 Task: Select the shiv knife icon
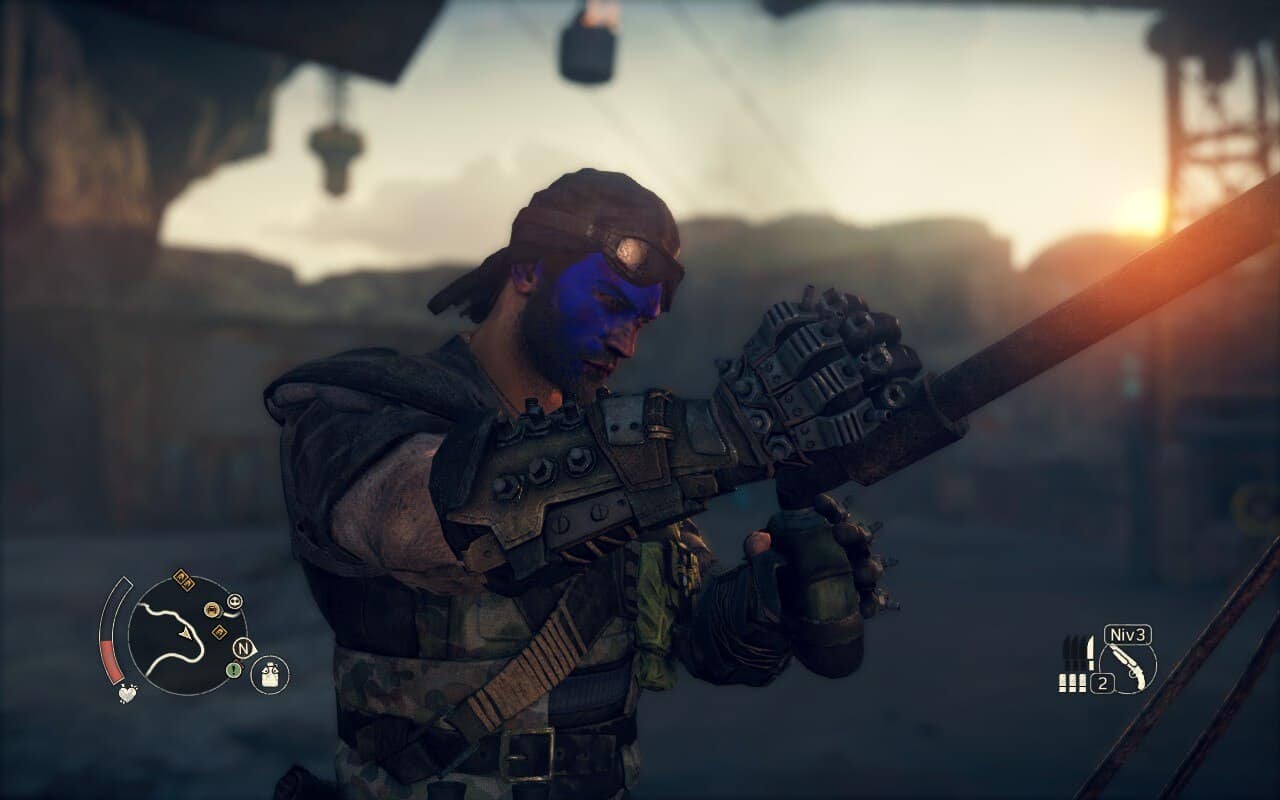tap(1091, 652)
